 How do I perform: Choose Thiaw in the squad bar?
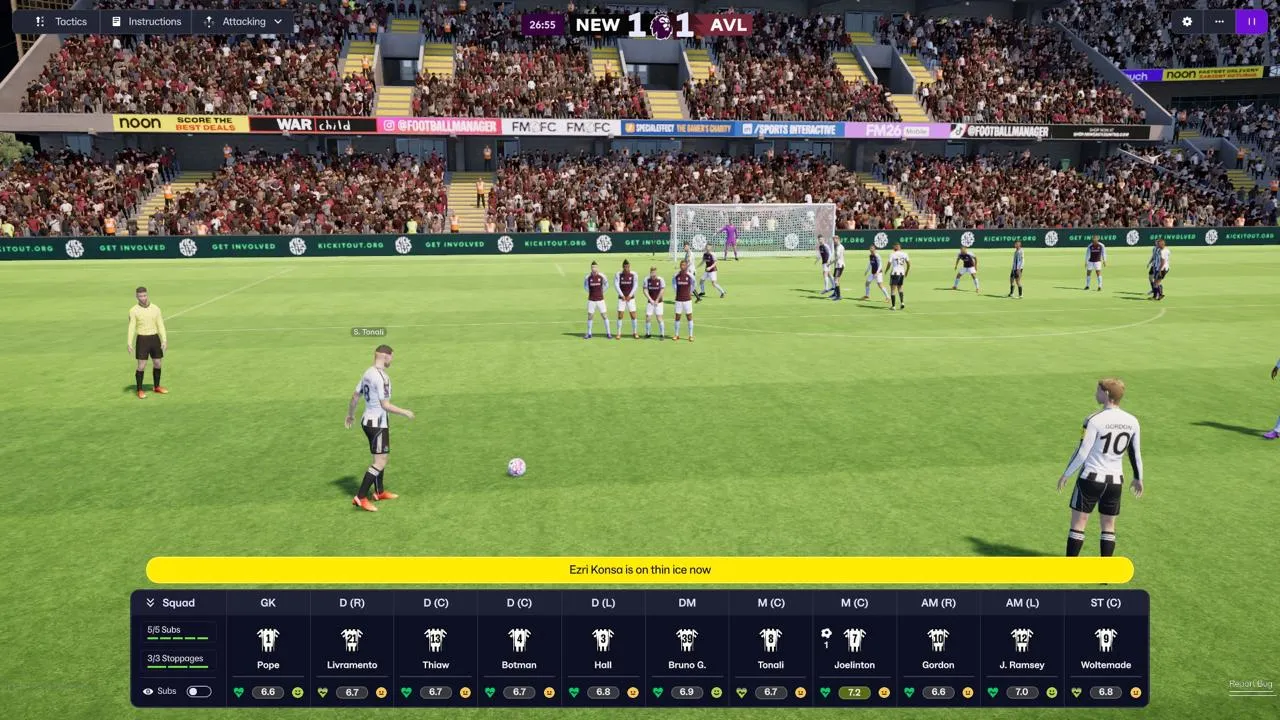tap(436, 648)
